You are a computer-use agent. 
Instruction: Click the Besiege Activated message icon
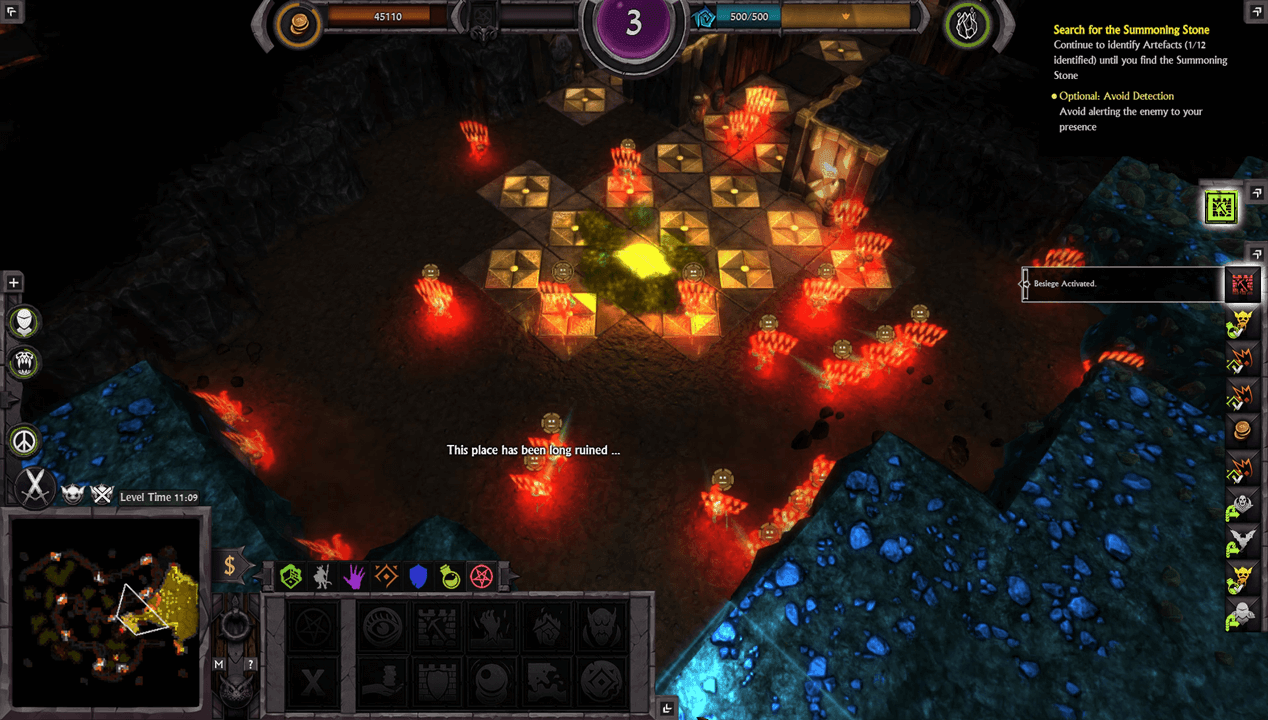(1241, 285)
